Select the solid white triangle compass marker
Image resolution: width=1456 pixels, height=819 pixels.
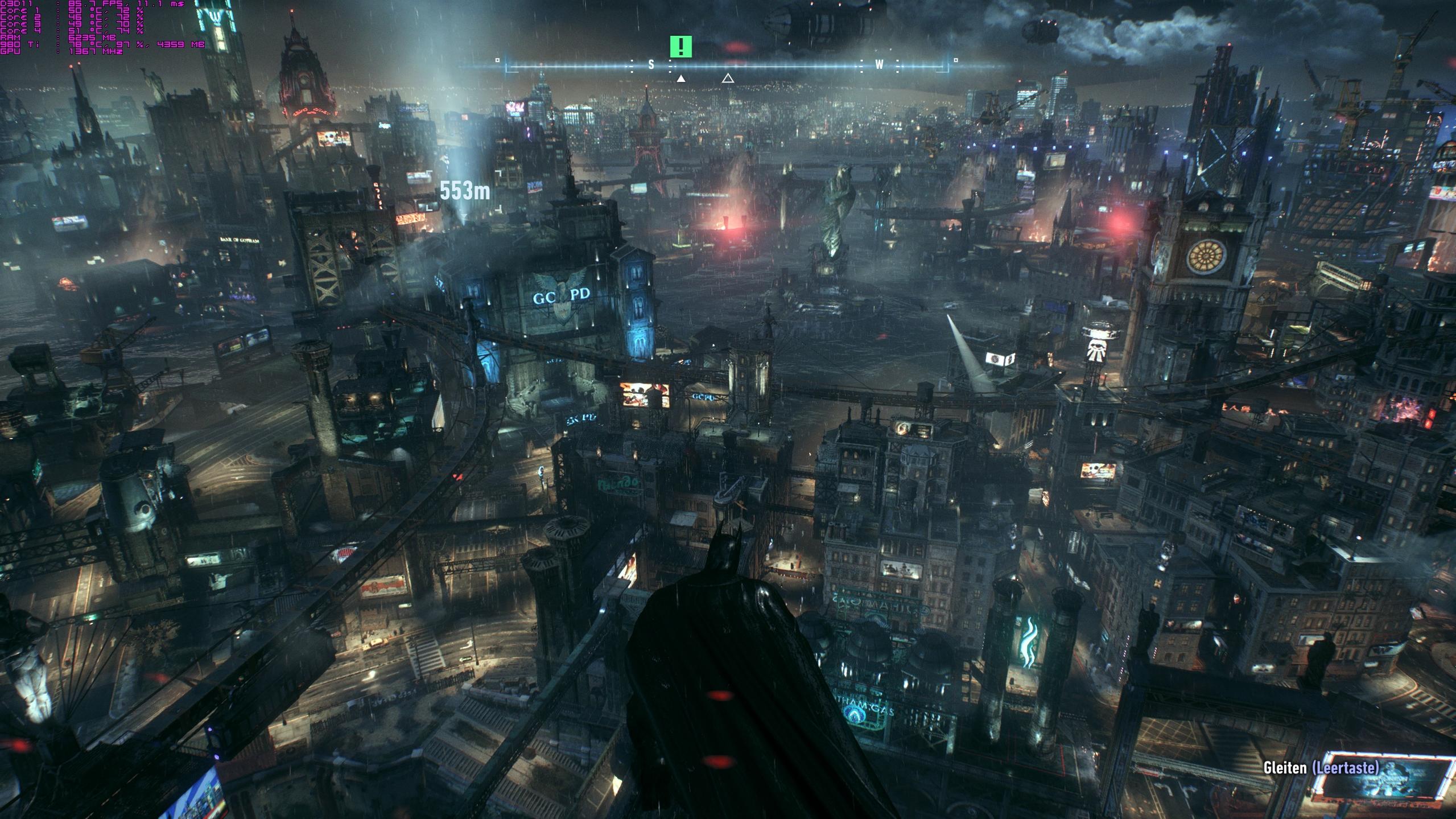tap(680, 79)
